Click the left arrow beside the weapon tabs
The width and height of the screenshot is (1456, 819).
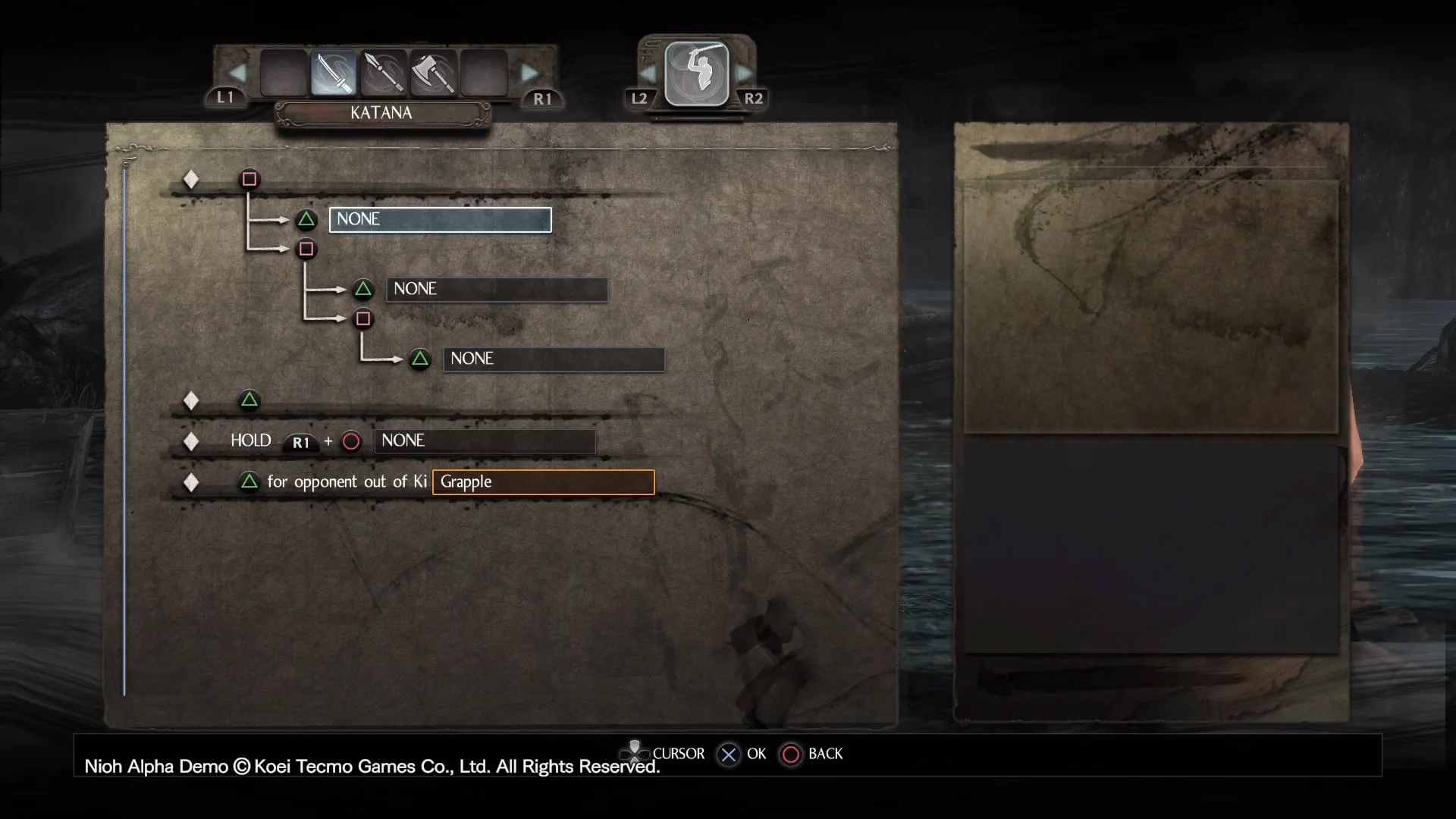pyautogui.click(x=237, y=74)
